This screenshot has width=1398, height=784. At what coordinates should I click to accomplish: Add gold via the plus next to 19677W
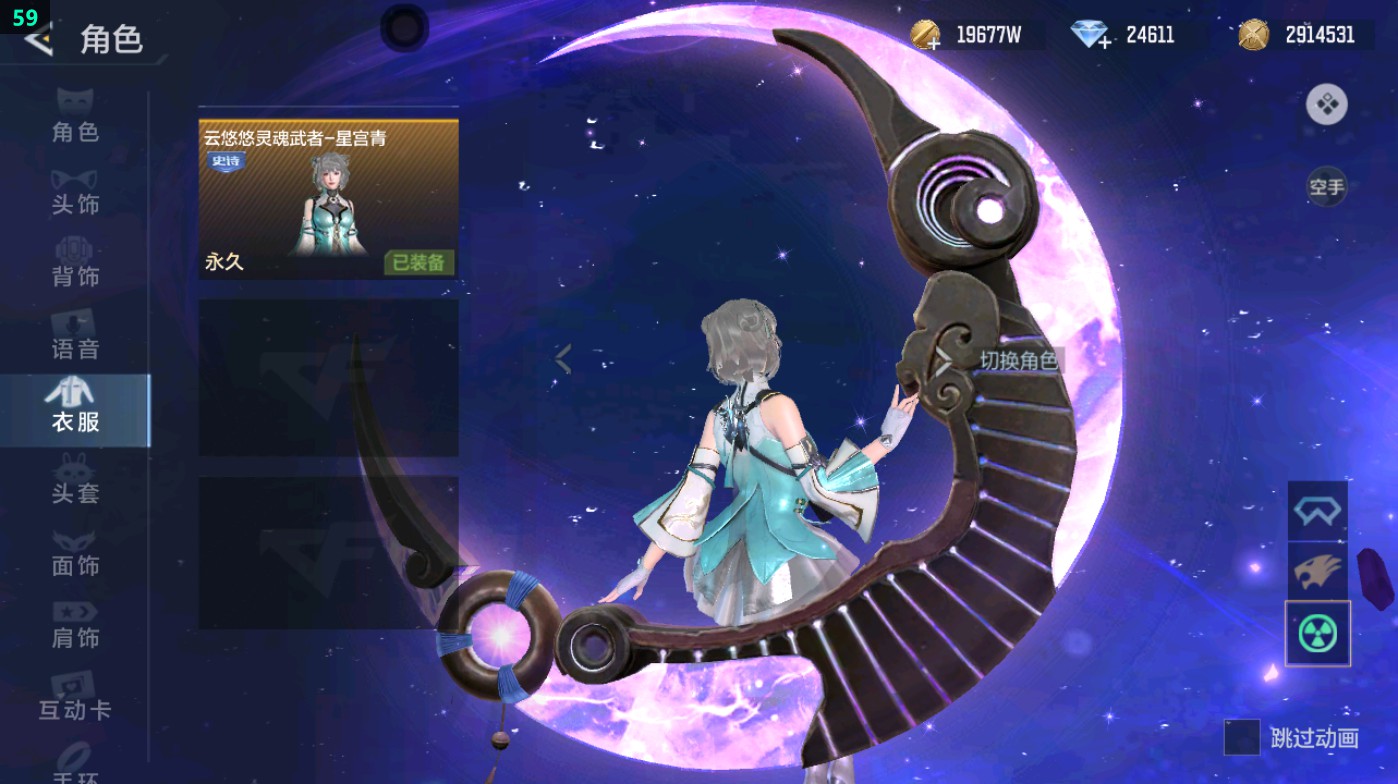point(935,43)
